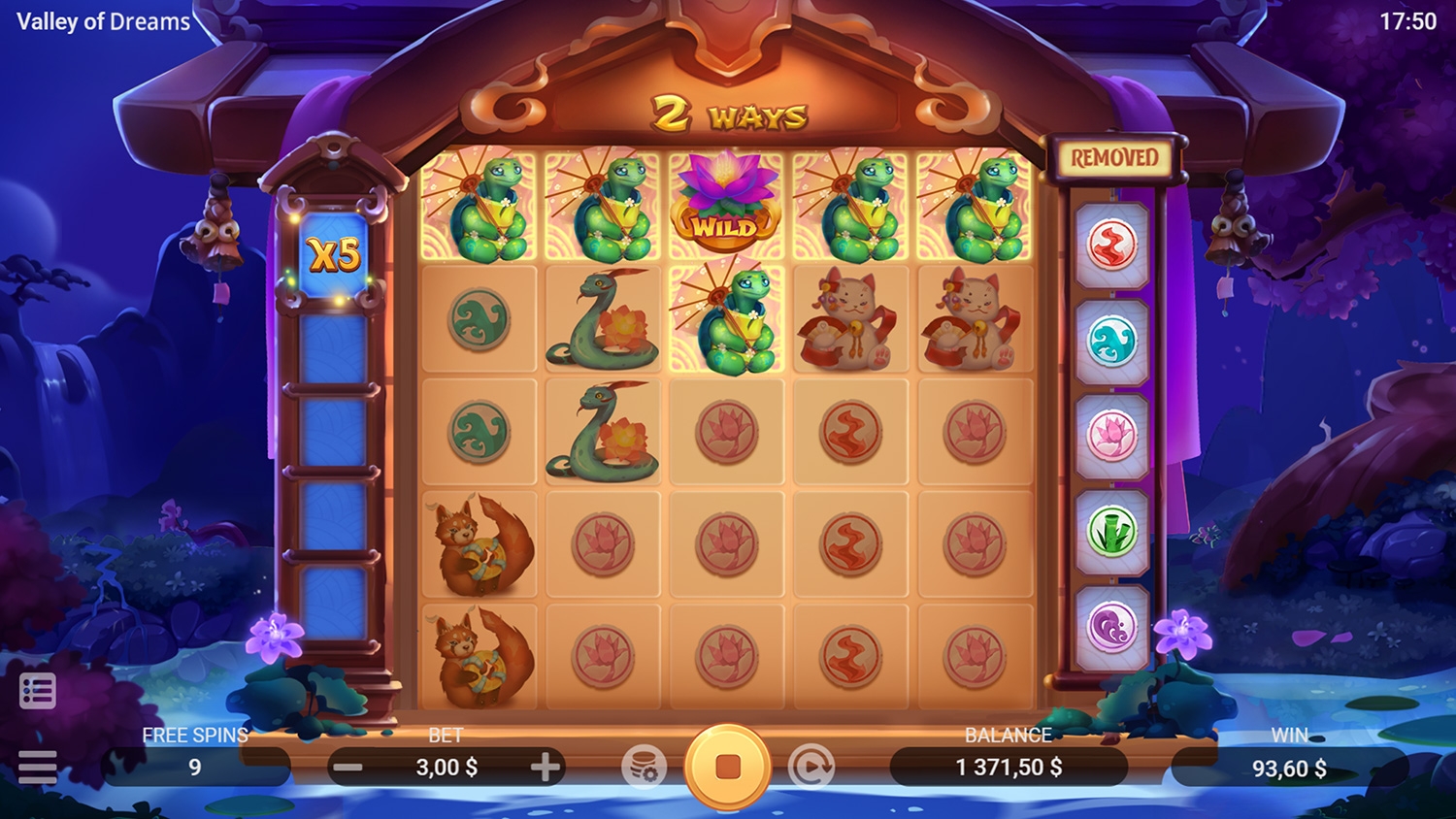This screenshot has width=1456, height=819.
Task: Increase the bet with the plus button
Action: 546,768
